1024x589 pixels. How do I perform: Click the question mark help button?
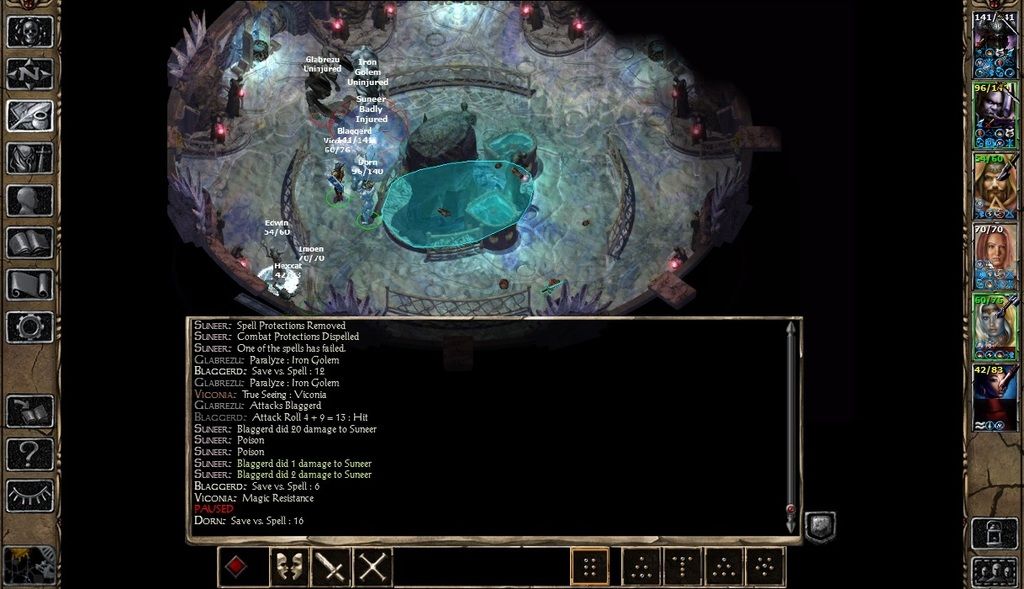pyautogui.click(x=30, y=454)
